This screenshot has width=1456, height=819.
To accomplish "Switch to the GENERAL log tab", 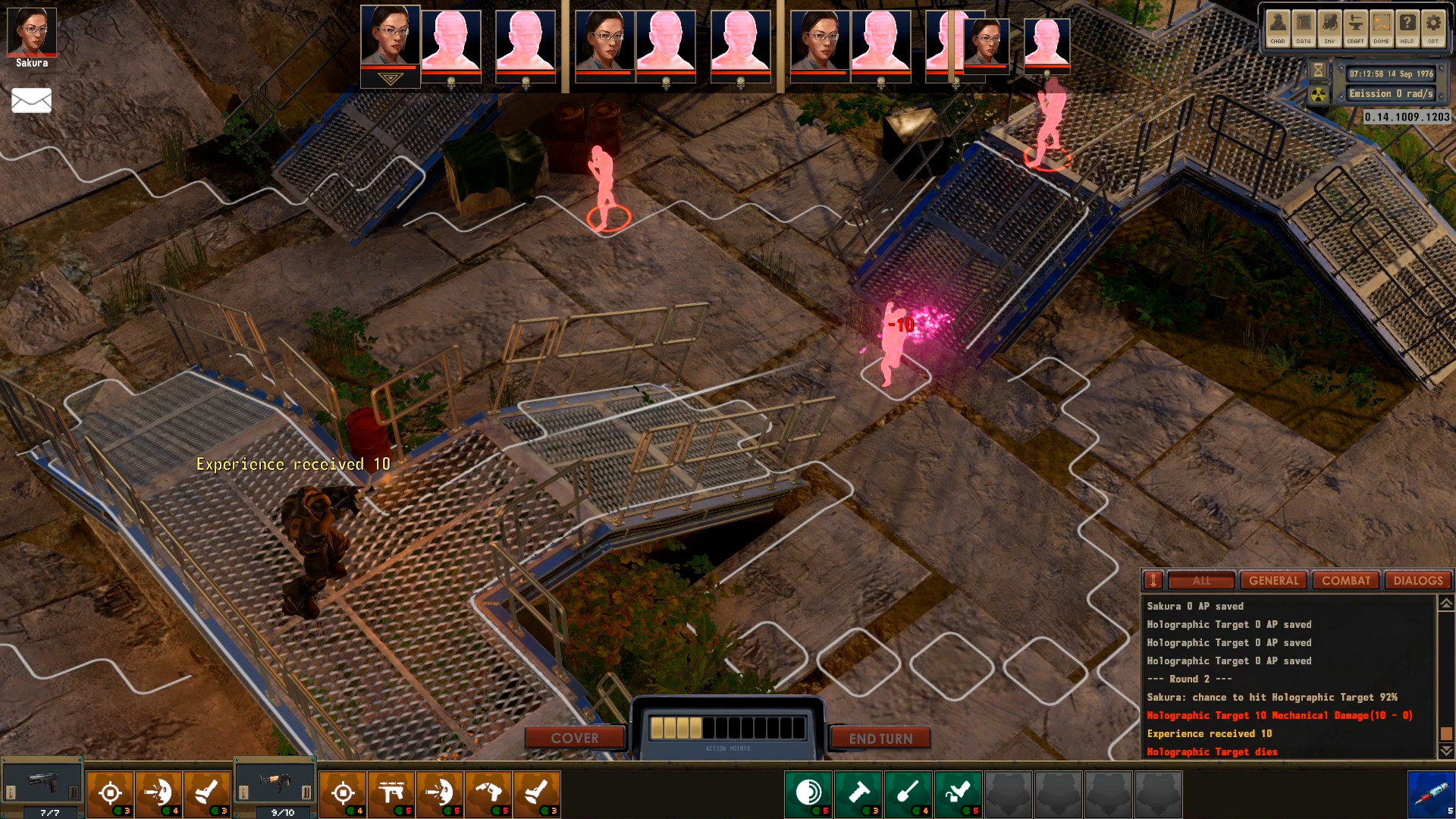I will [1274, 581].
